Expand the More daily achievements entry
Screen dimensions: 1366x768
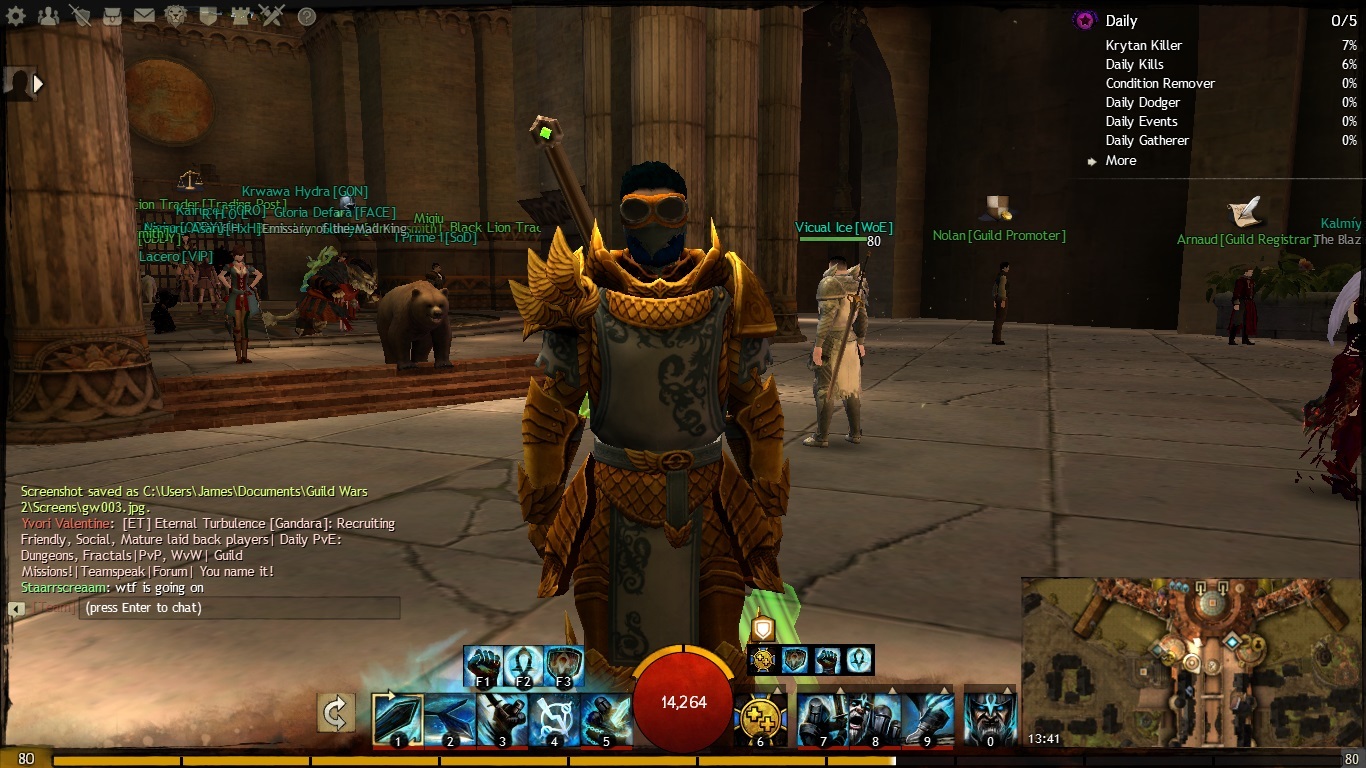click(x=1120, y=160)
